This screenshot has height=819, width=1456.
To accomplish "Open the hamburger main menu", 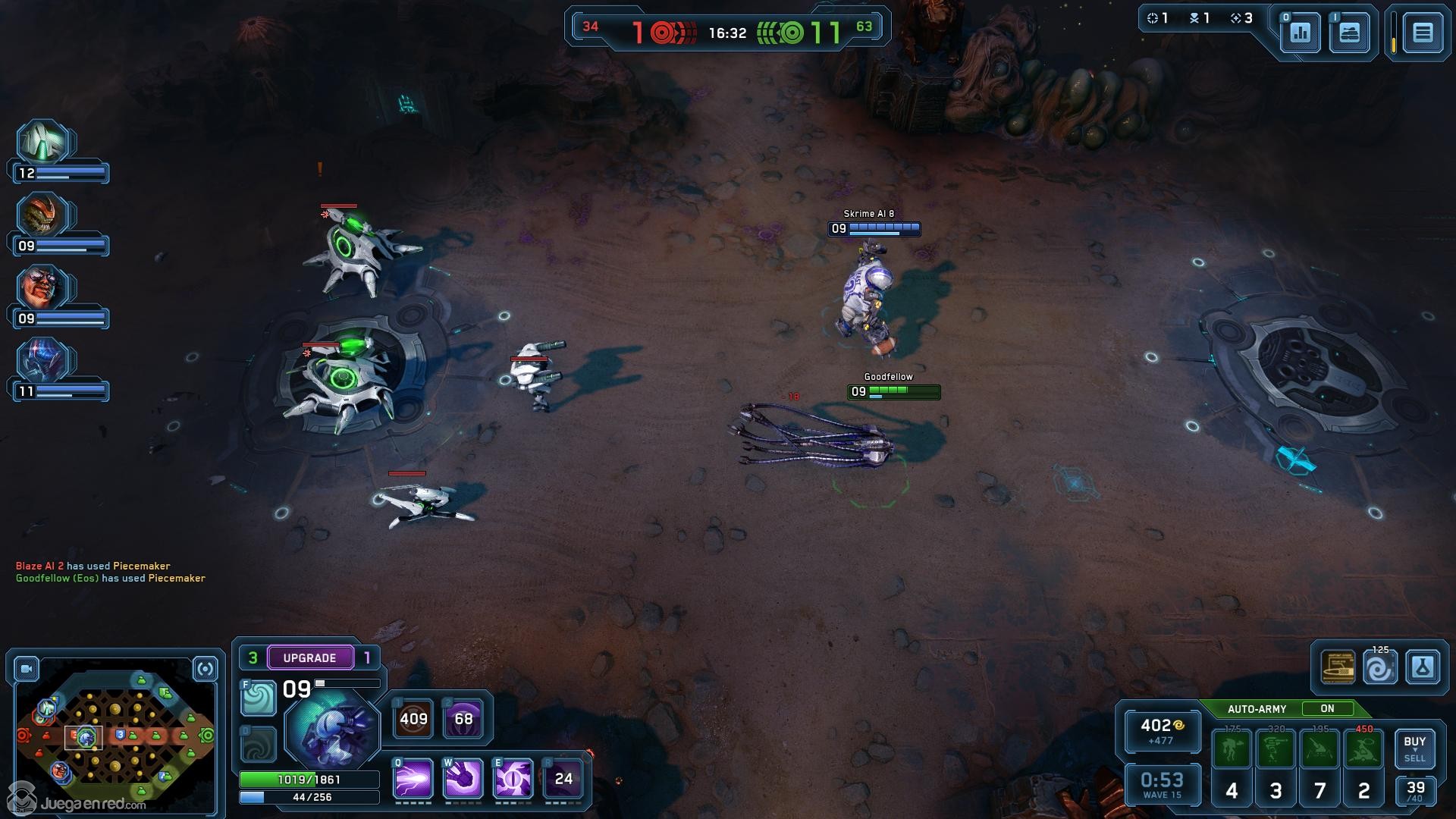I will [1422, 33].
